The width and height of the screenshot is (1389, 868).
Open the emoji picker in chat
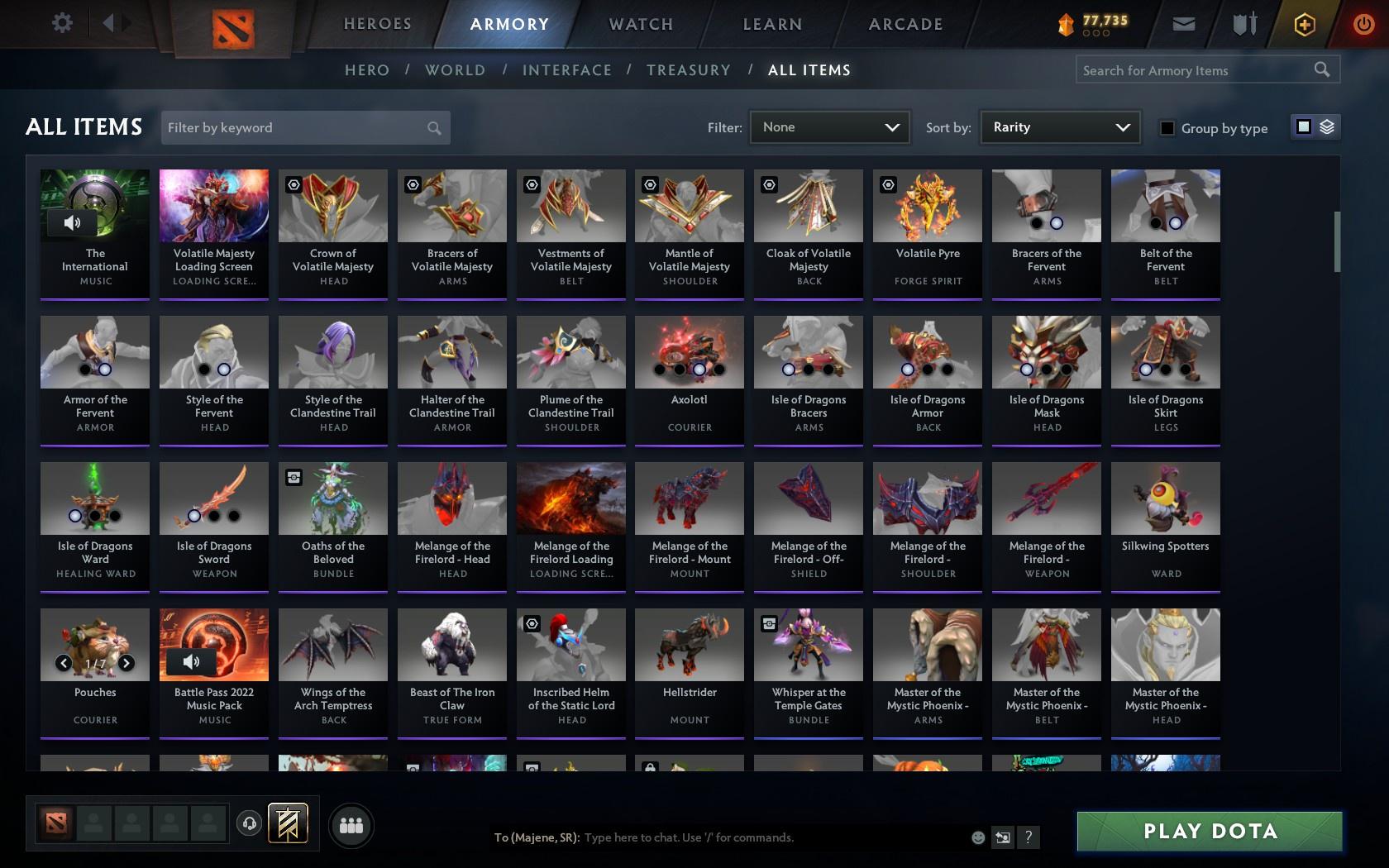[x=977, y=837]
